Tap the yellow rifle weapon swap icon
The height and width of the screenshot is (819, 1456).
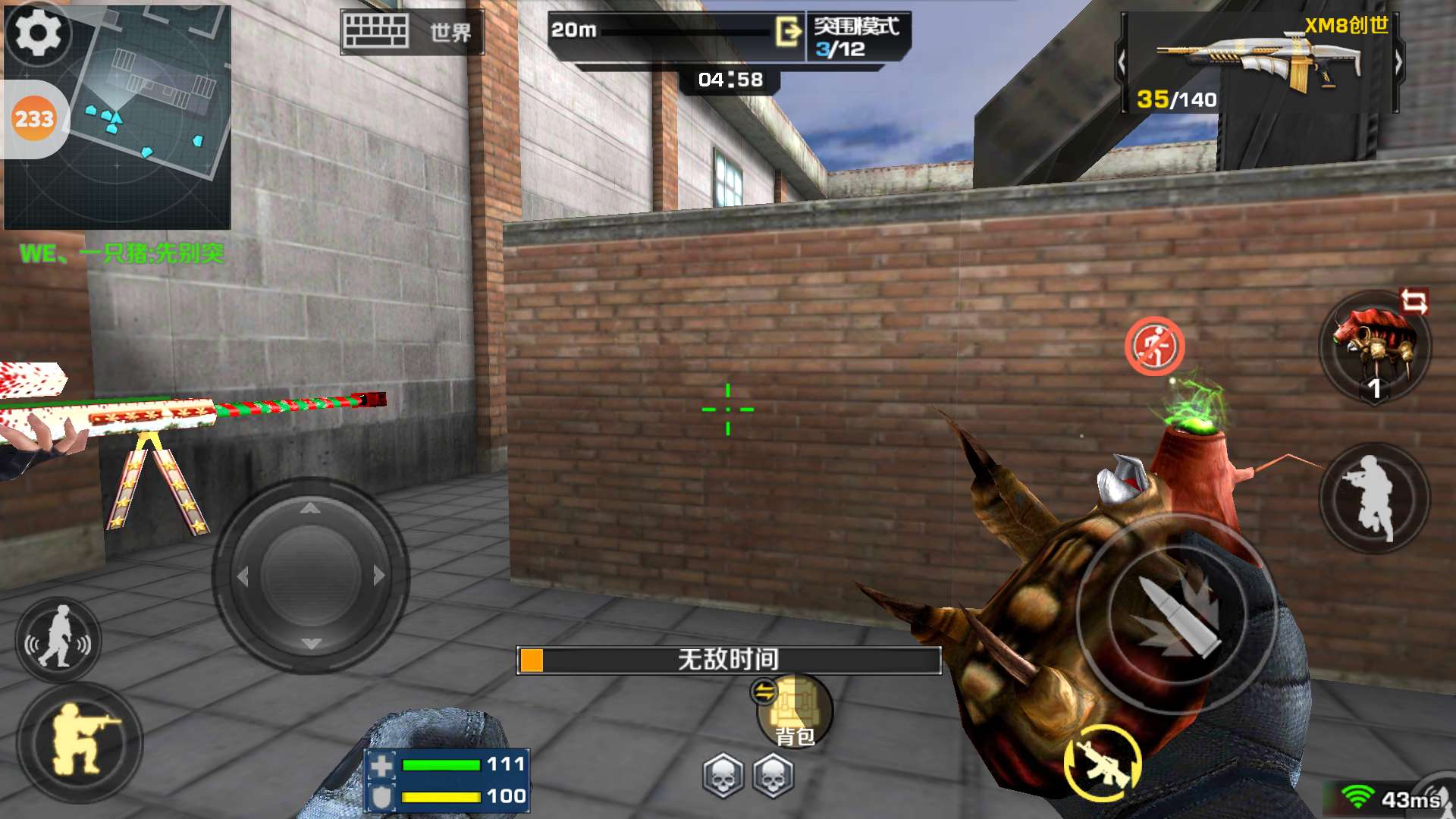(x=1102, y=762)
